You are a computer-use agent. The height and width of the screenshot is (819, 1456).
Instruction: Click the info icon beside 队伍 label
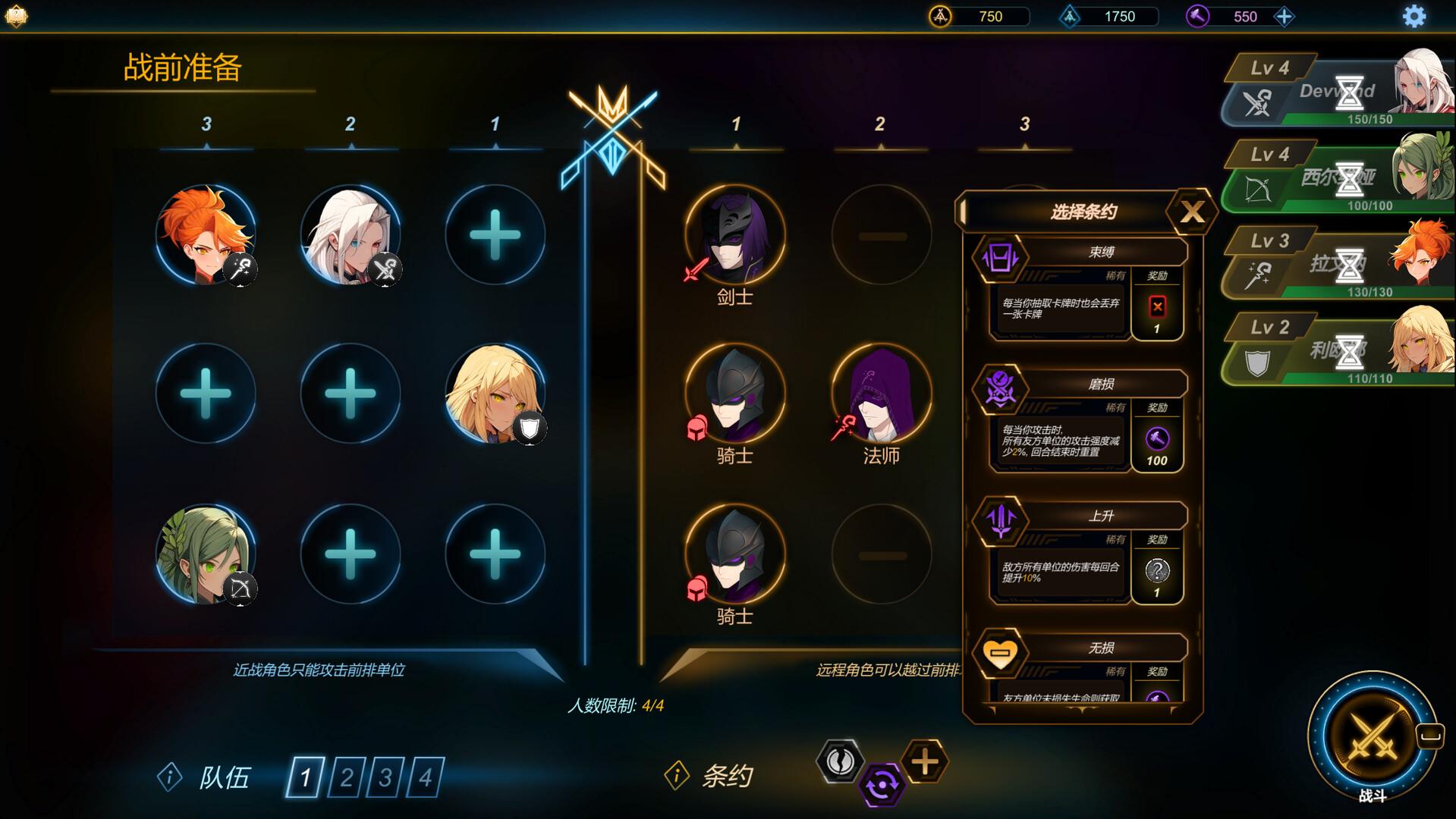[x=170, y=778]
